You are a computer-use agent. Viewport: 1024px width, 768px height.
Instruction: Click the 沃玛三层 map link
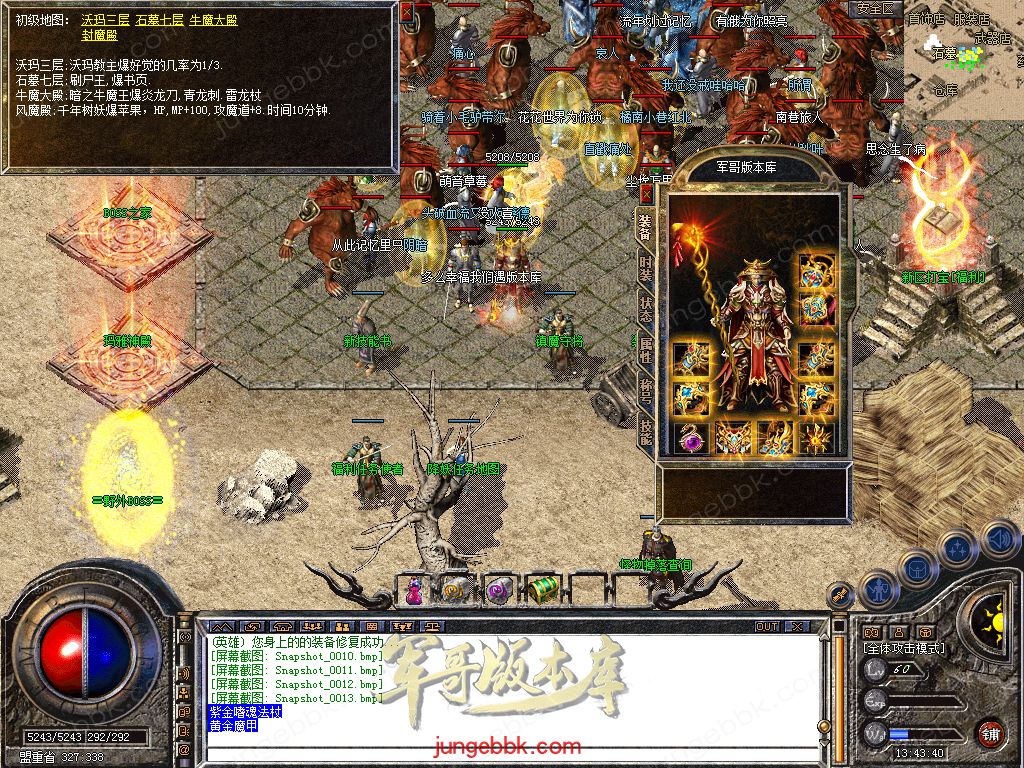(x=105, y=20)
